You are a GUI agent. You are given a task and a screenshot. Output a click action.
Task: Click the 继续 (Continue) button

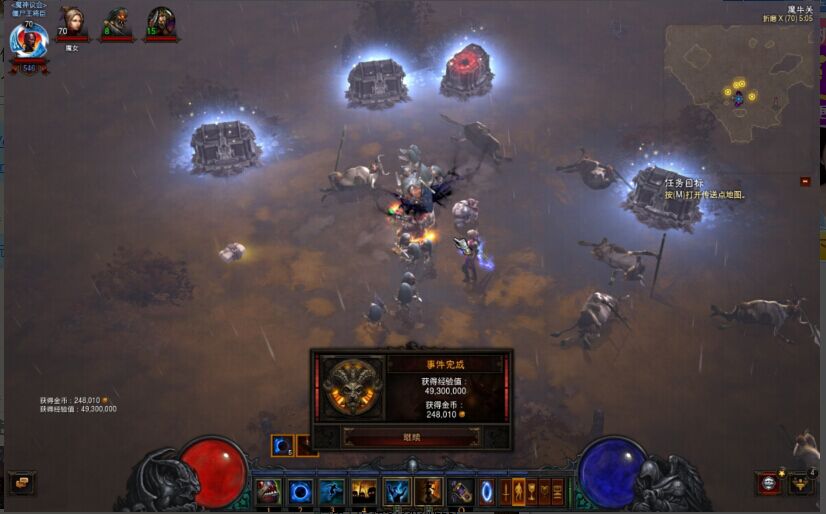(x=411, y=436)
